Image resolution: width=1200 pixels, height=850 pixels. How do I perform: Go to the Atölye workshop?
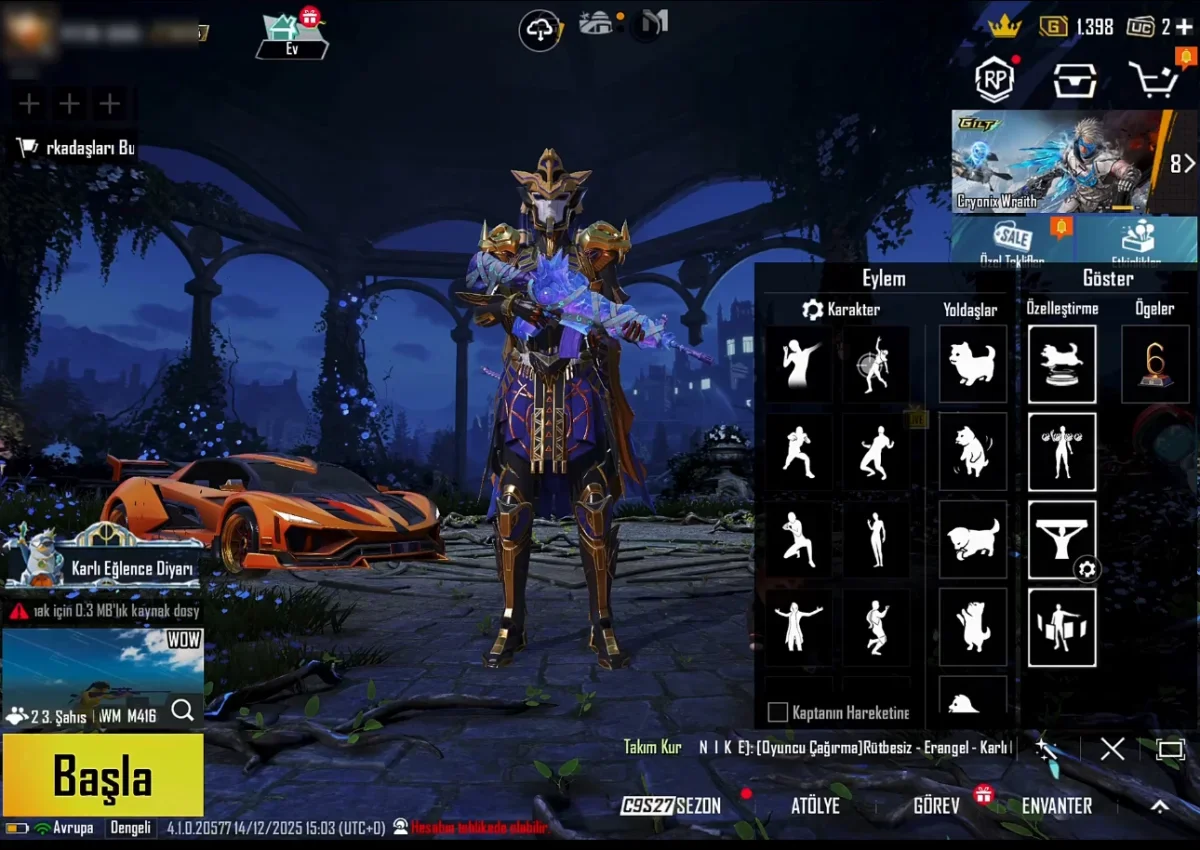click(815, 806)
